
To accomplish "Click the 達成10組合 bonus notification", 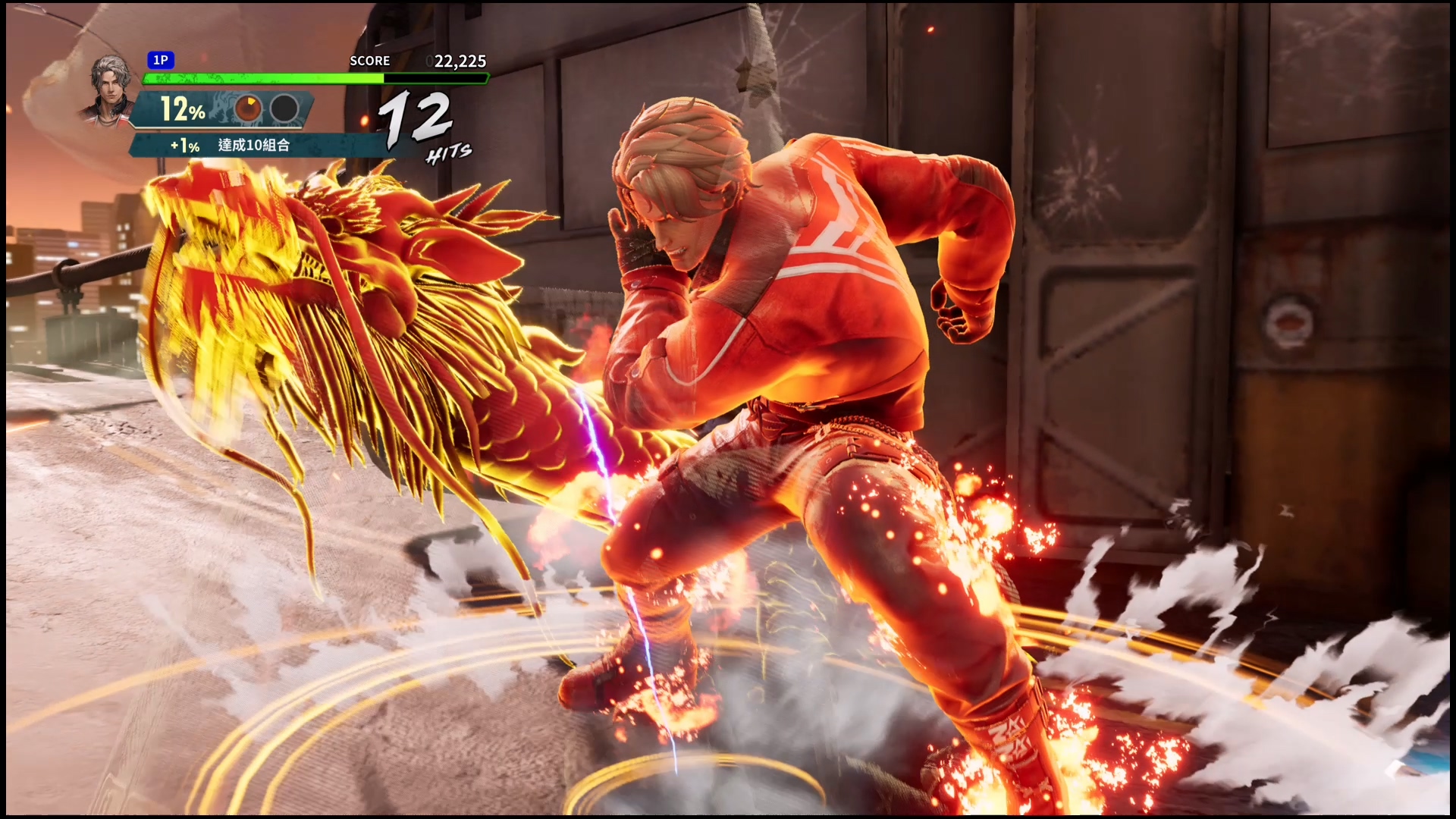I will pyautogui.click(x=253, y=146).
